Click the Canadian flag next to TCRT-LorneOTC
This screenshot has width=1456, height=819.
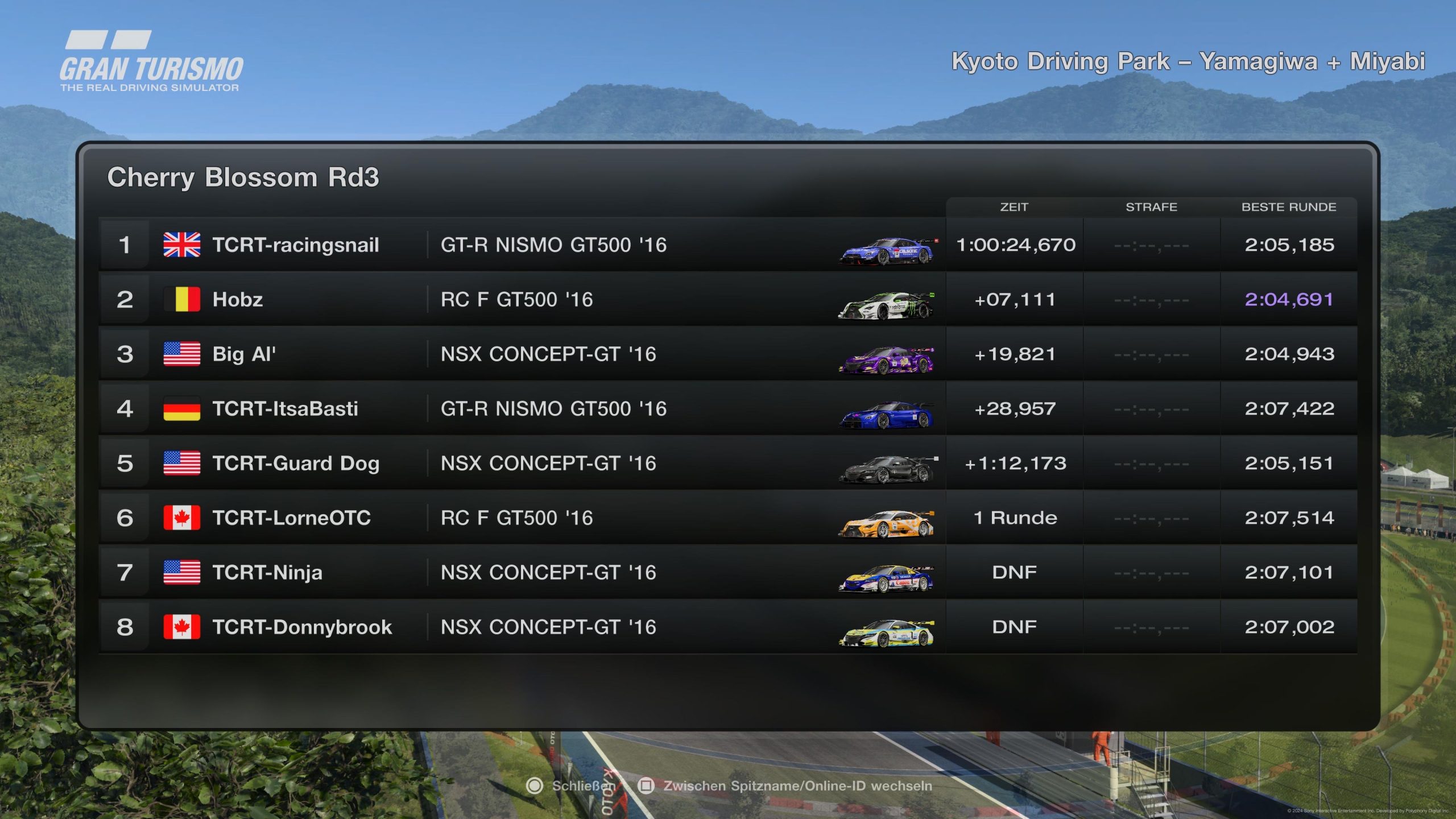pyautogui.click(x=181, y=518)
